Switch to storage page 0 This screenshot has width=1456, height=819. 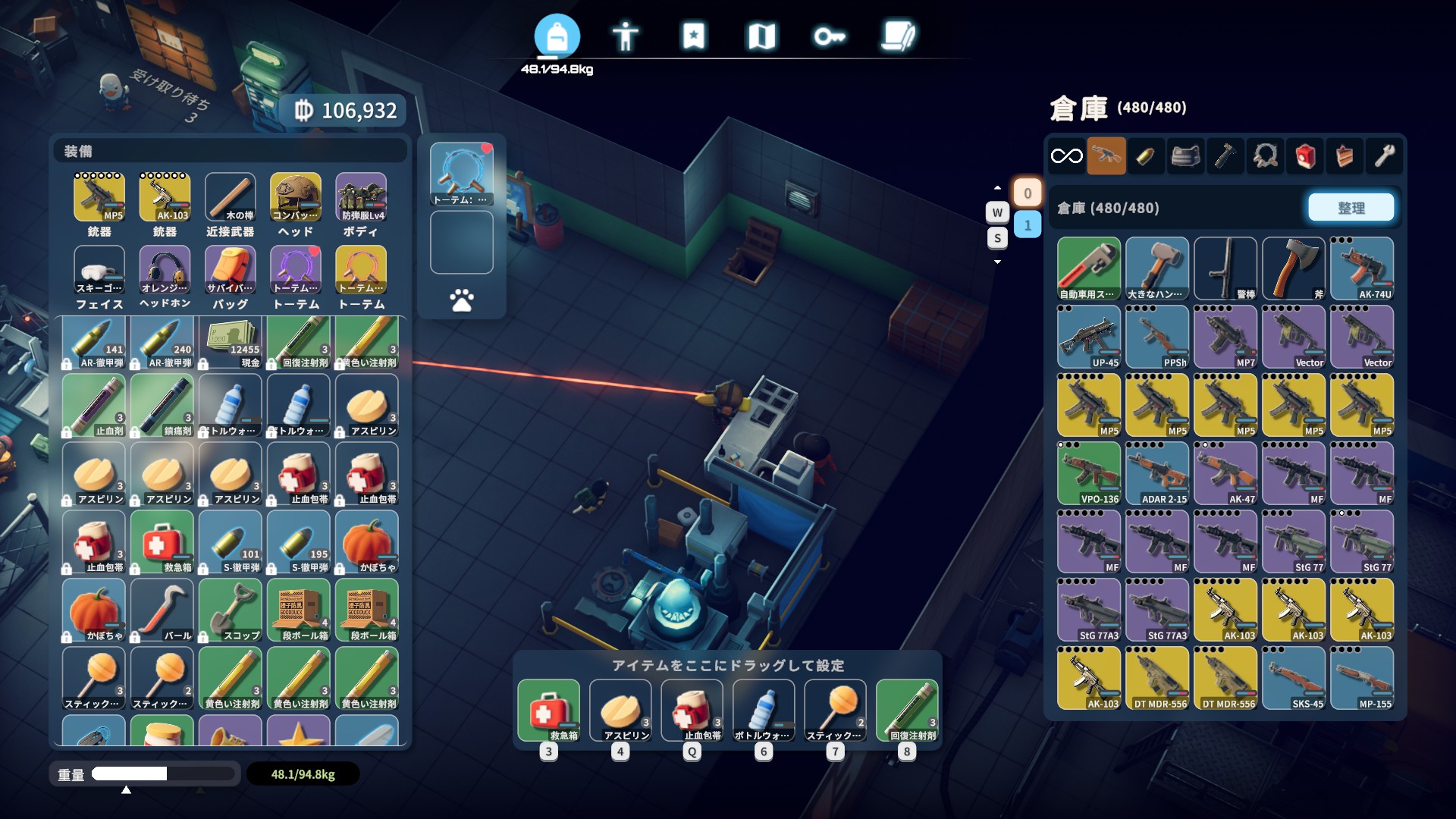[x=1028, y=193]
